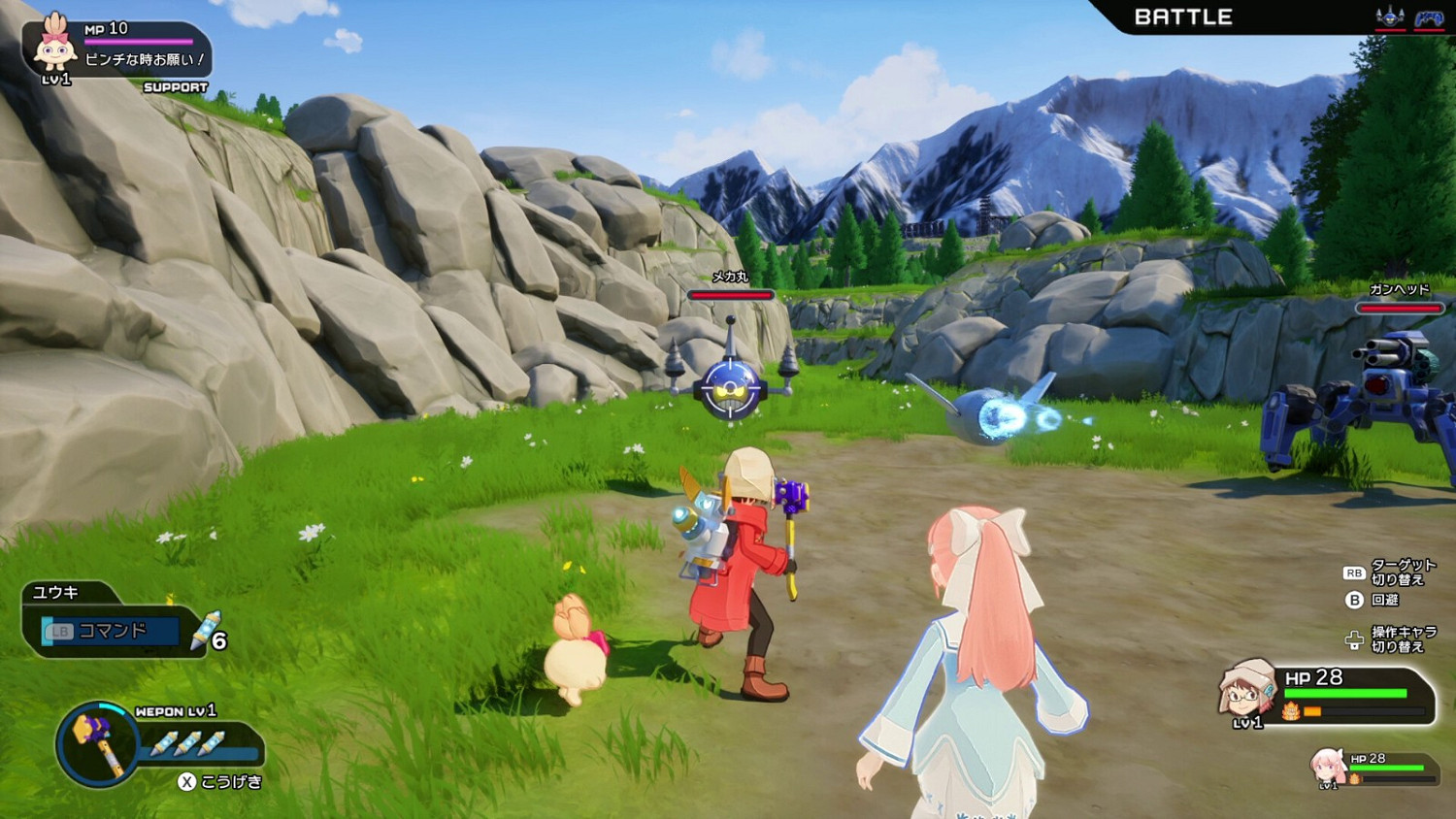This screenshot has height=819, width=1456.
Task: Toggle target with the RB ターゲット切り替え prompt
Action: coord(1388,572)
